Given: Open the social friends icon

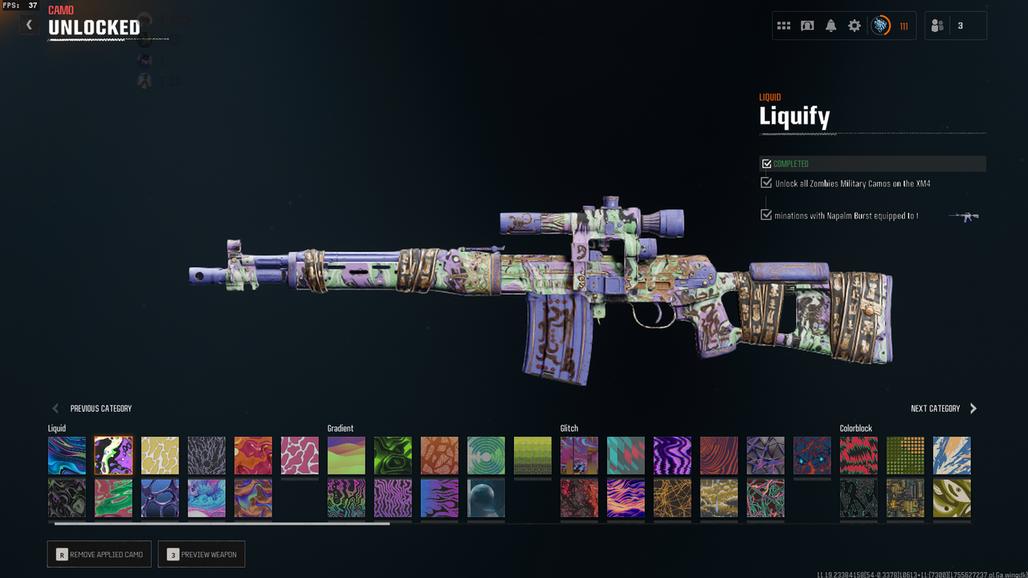Looking at the screenshot, I should pos(937,26).
